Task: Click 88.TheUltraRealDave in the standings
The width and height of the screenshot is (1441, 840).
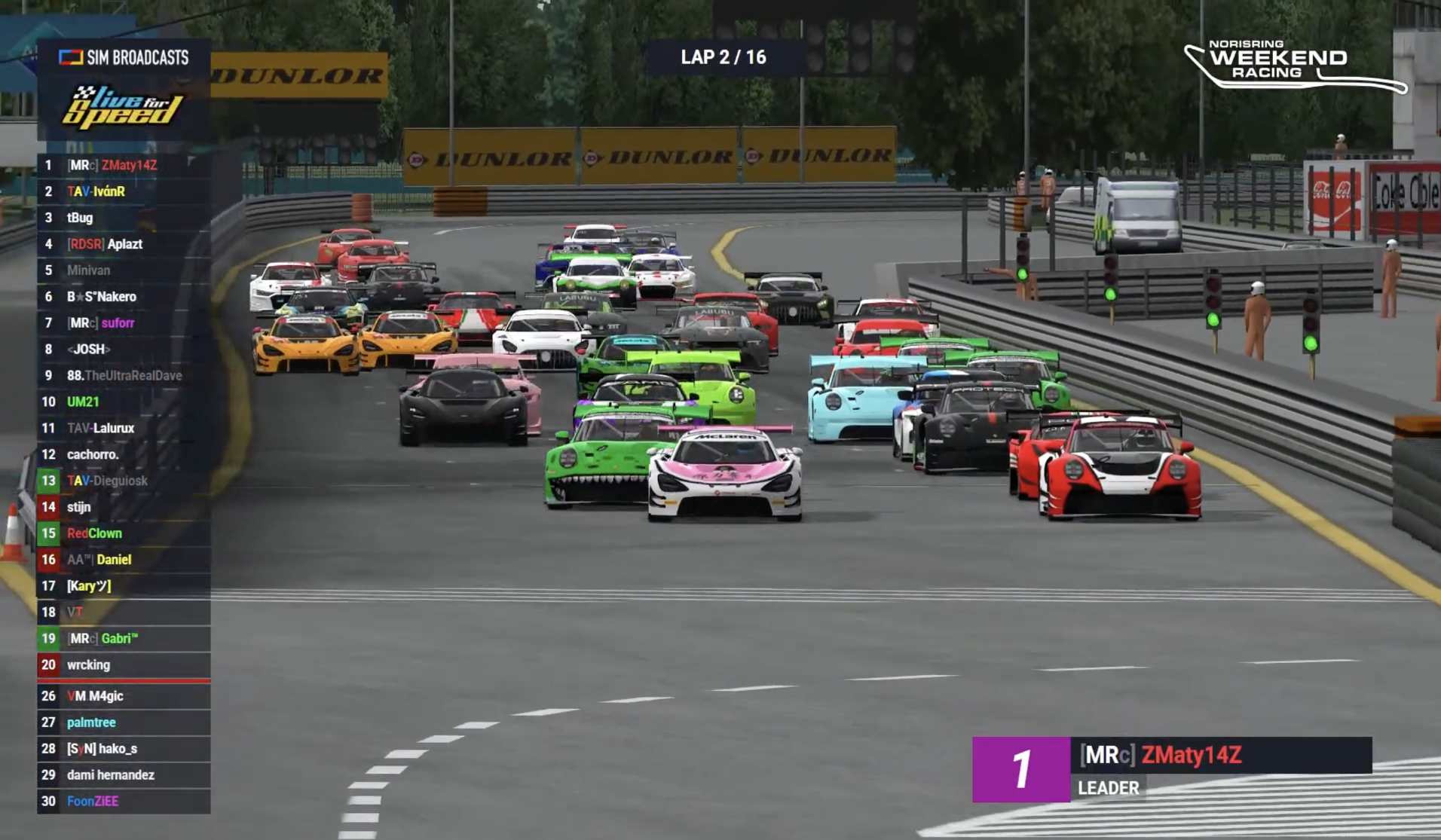Action: [x=124, y=375]
